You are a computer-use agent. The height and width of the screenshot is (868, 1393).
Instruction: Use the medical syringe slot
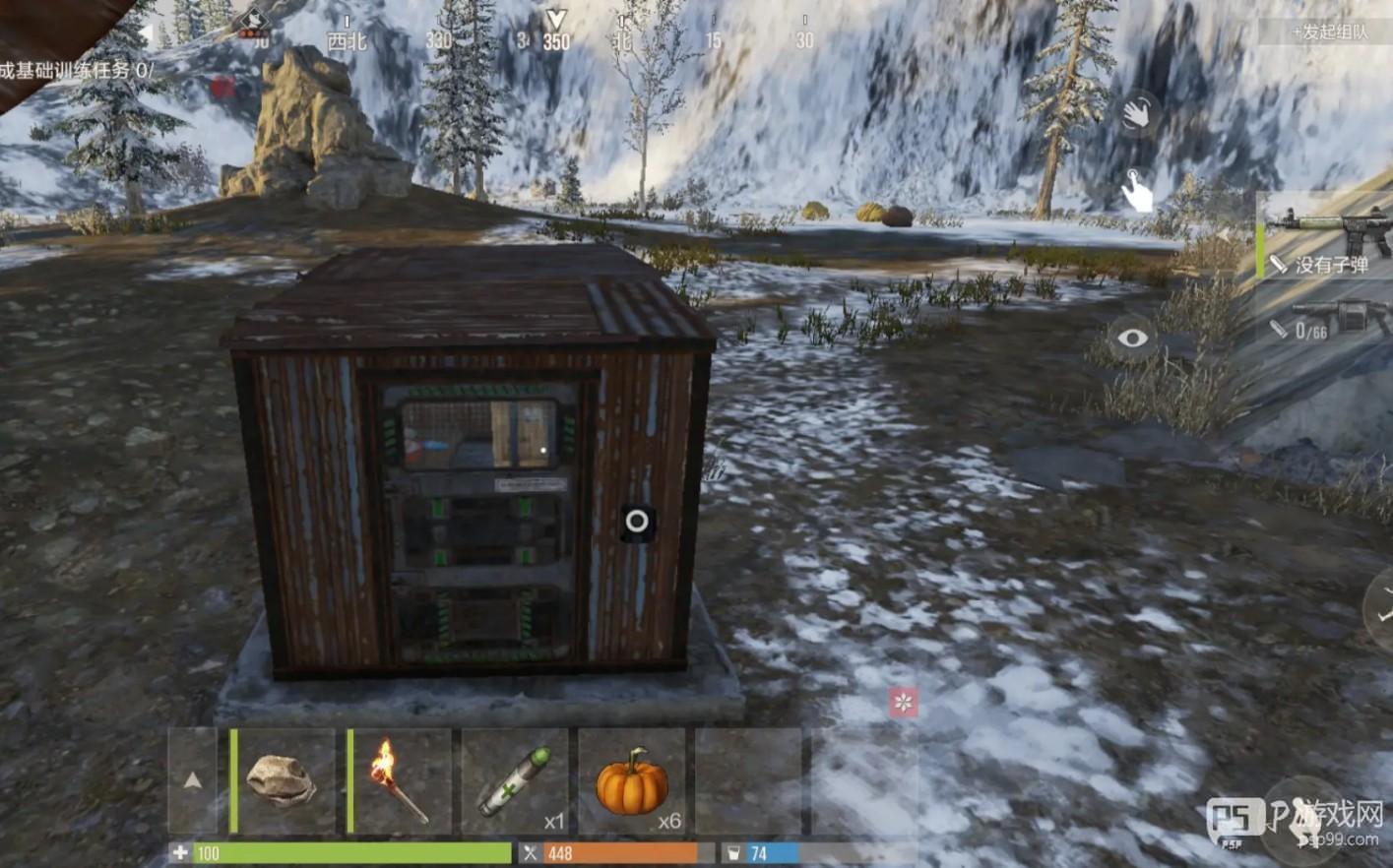[x=515, y=781]
